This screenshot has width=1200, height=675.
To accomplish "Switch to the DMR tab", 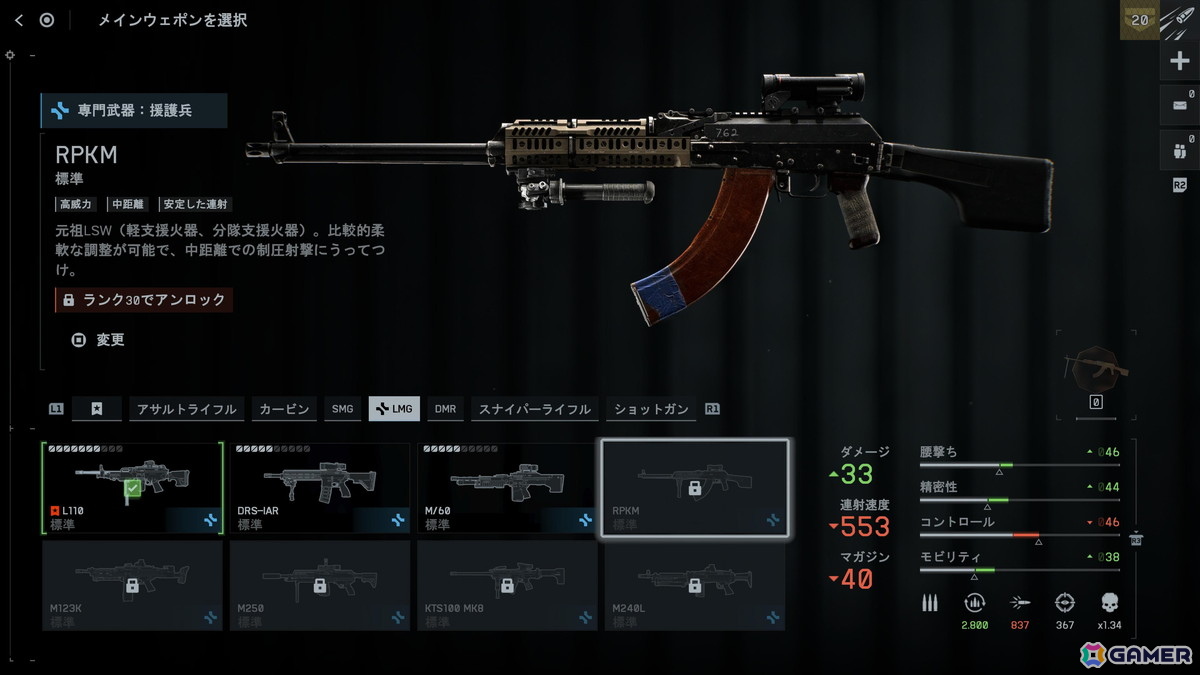I will coord(445,409).
